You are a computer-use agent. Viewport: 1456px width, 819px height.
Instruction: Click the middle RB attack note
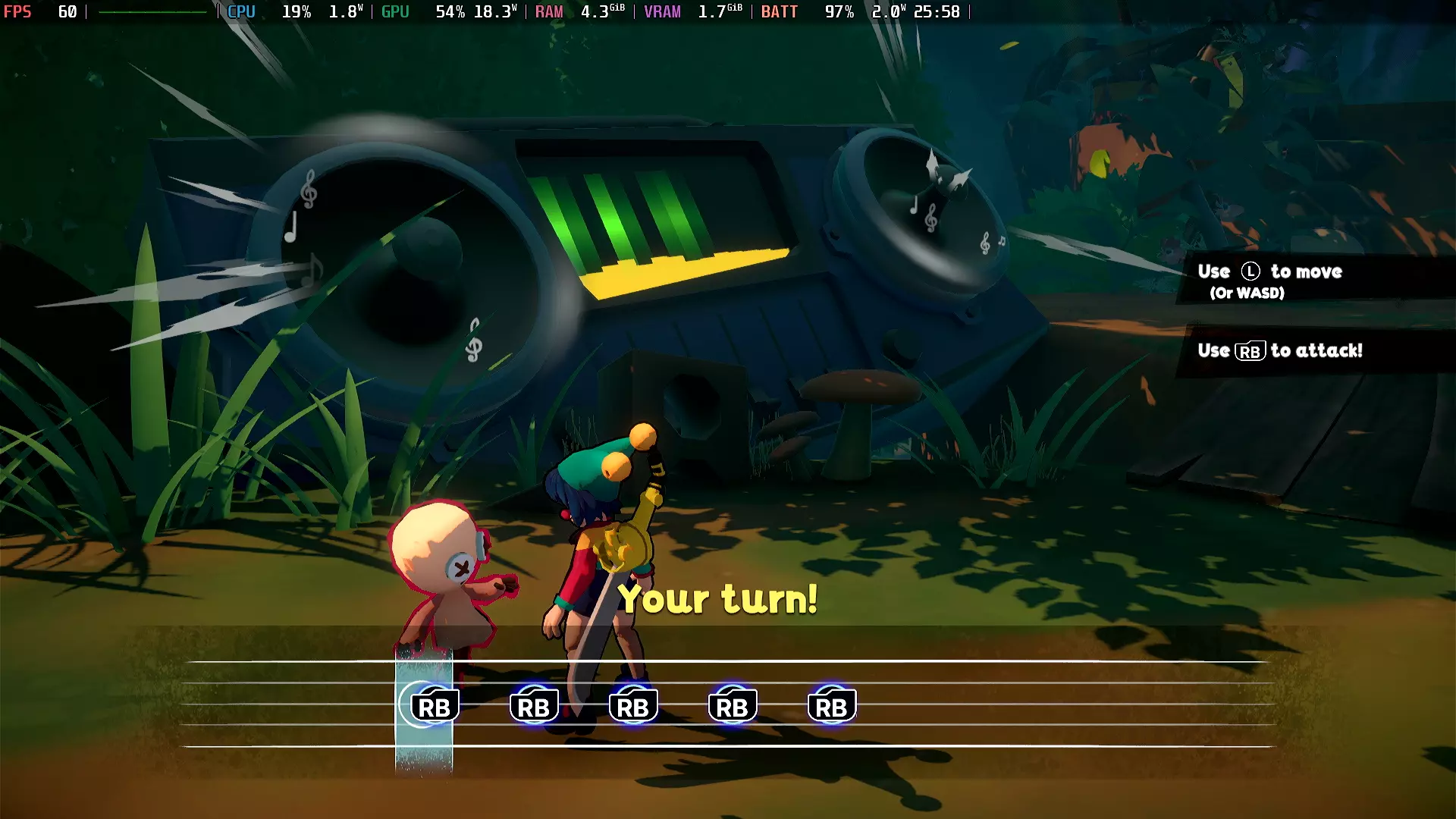pyautogui.click(x=634, y=705)
